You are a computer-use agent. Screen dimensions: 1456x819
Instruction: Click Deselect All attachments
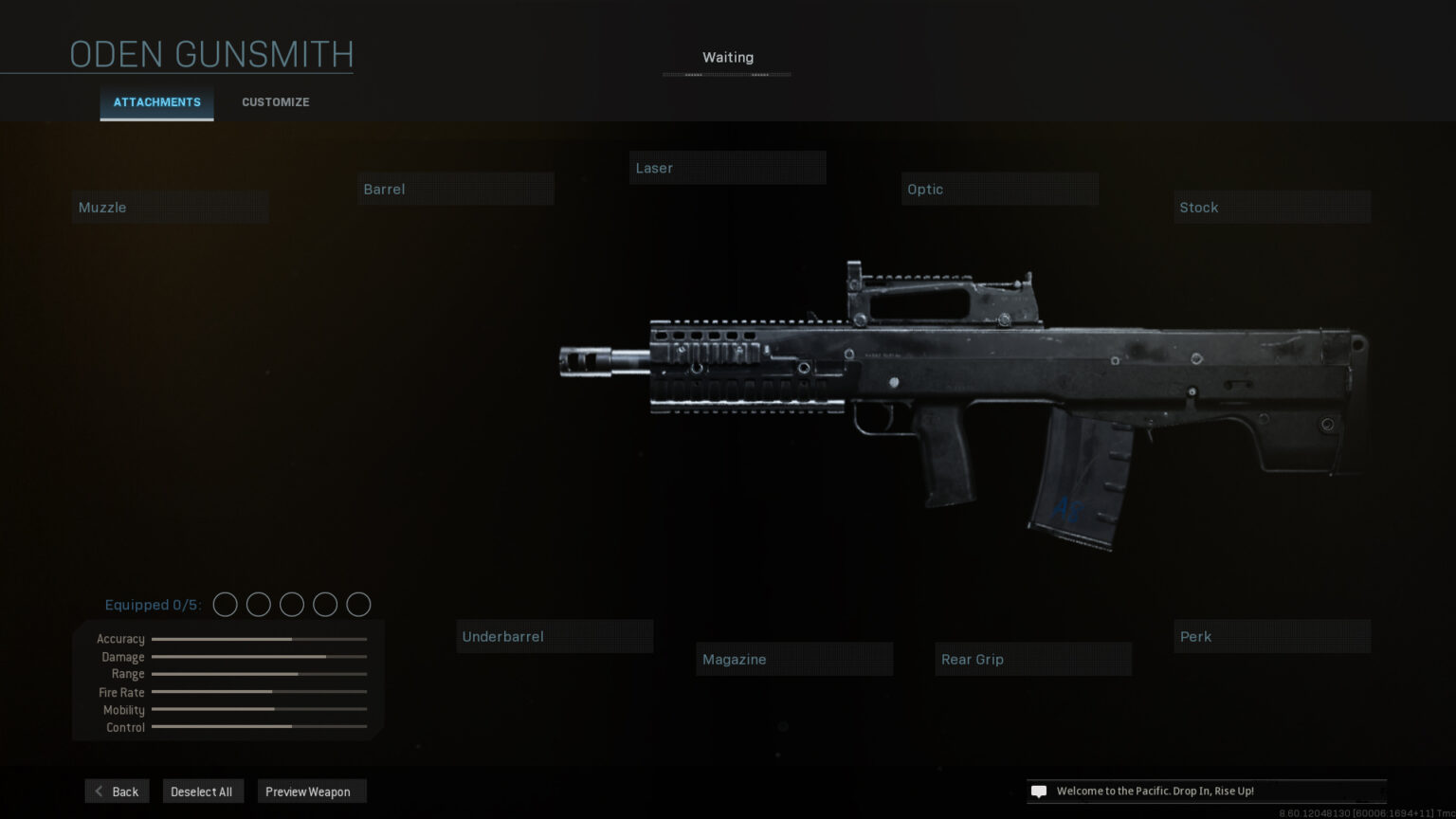click(202, 792)
